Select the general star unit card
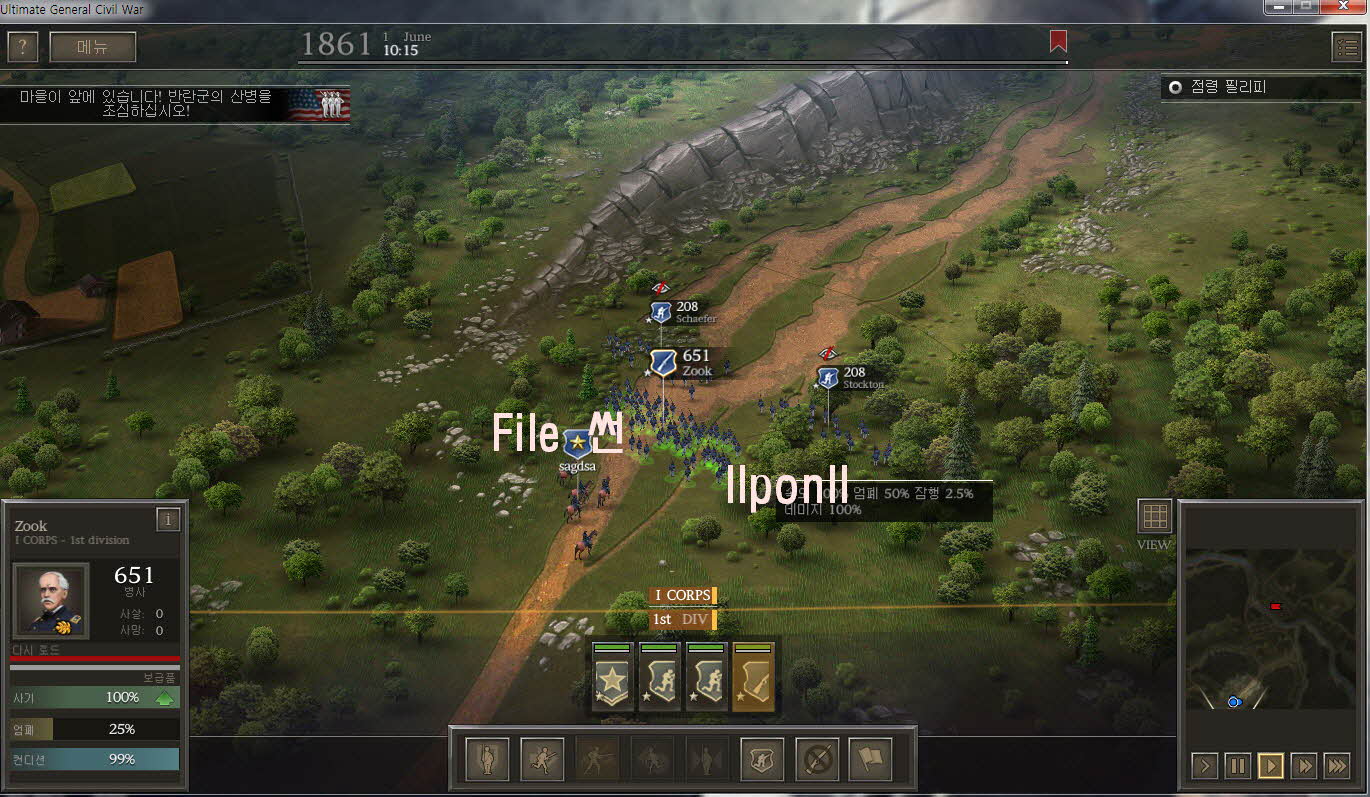The width and height of the screenshot is (1370, 797). [x=612, y=677]
